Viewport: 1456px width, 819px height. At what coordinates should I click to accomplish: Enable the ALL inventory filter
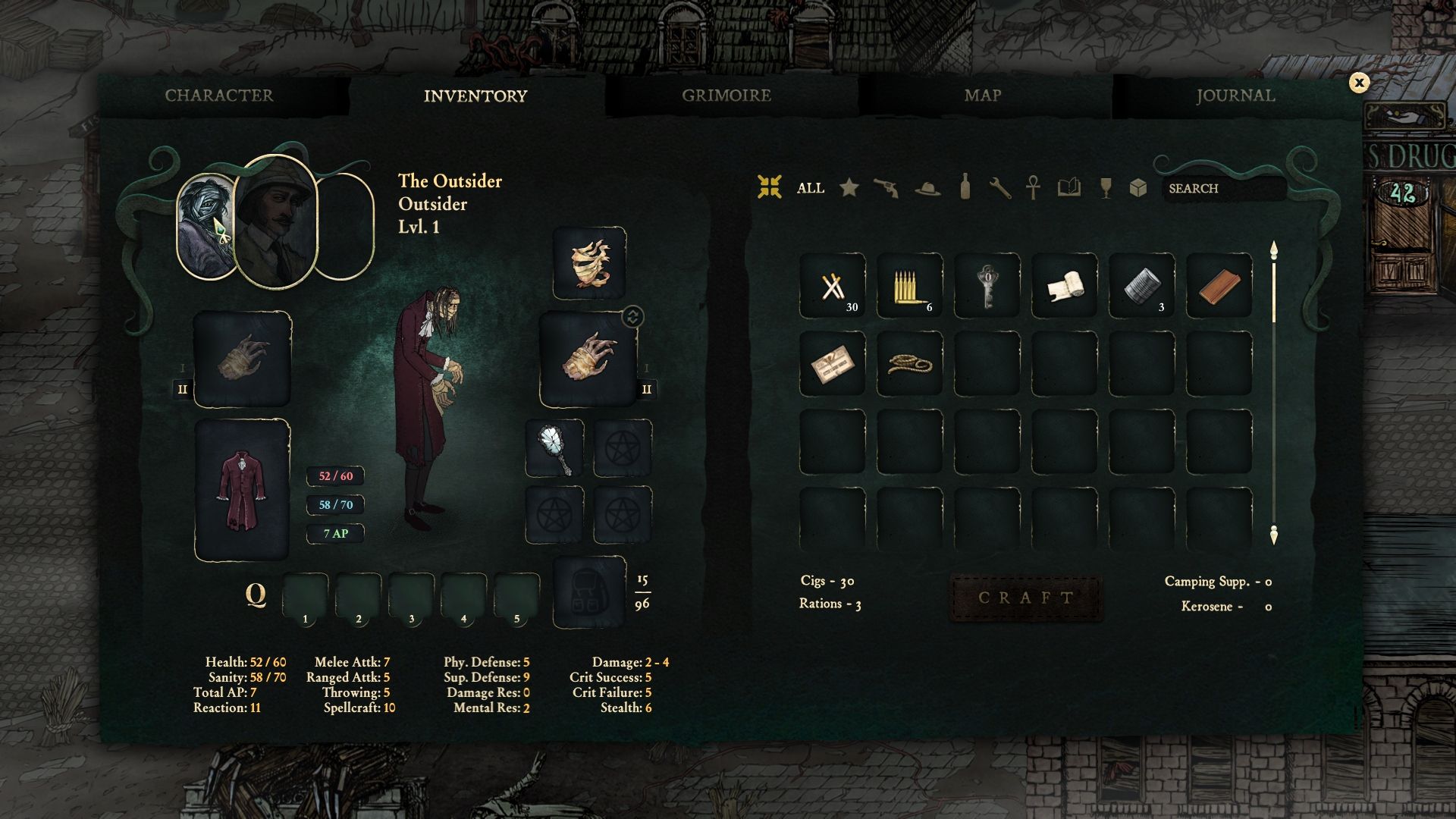tap(810, 188)
